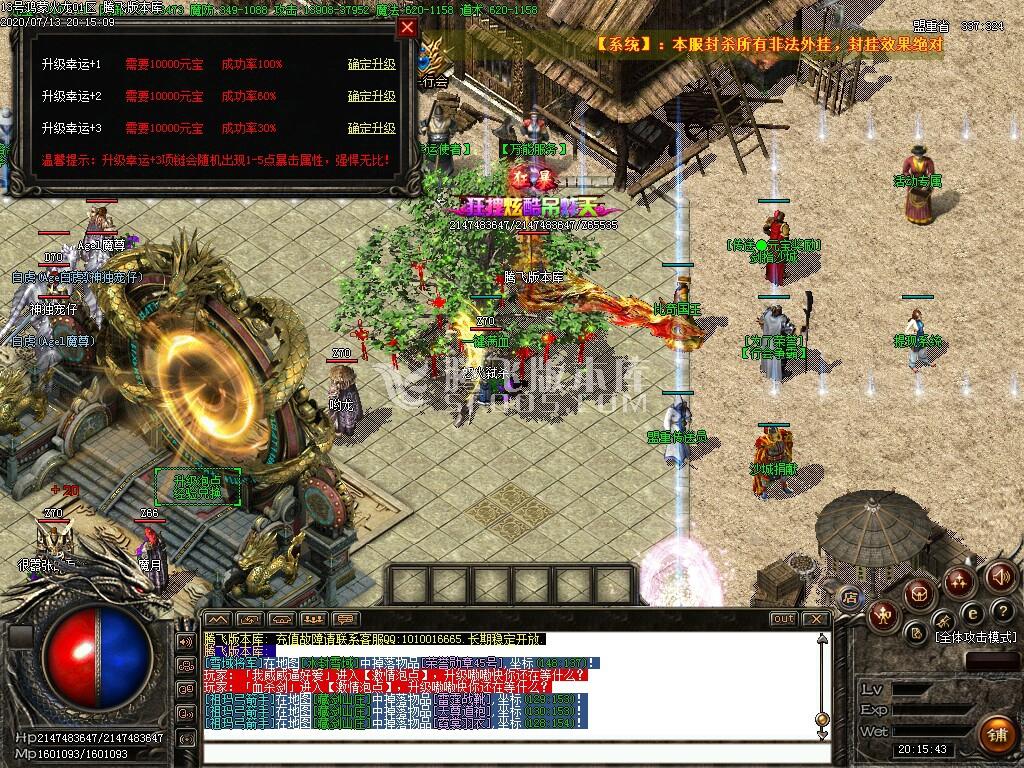This screenshot has width=1024, height=768.
Task: Confirm upgrade for Luck +1 row
Action: (371, 65)
